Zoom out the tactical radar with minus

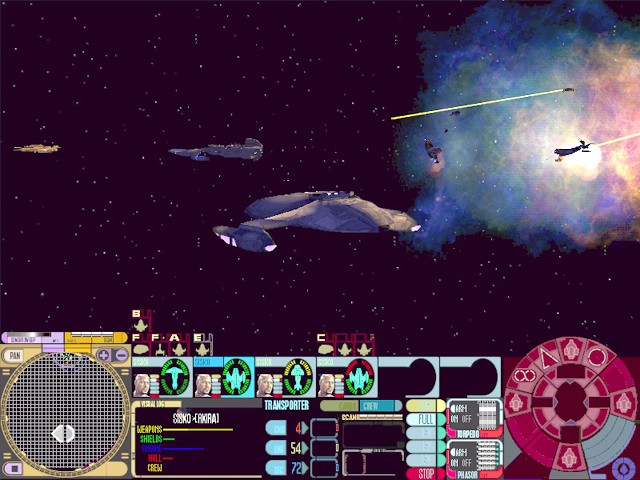pyautogui.click(x=119, y=355)
